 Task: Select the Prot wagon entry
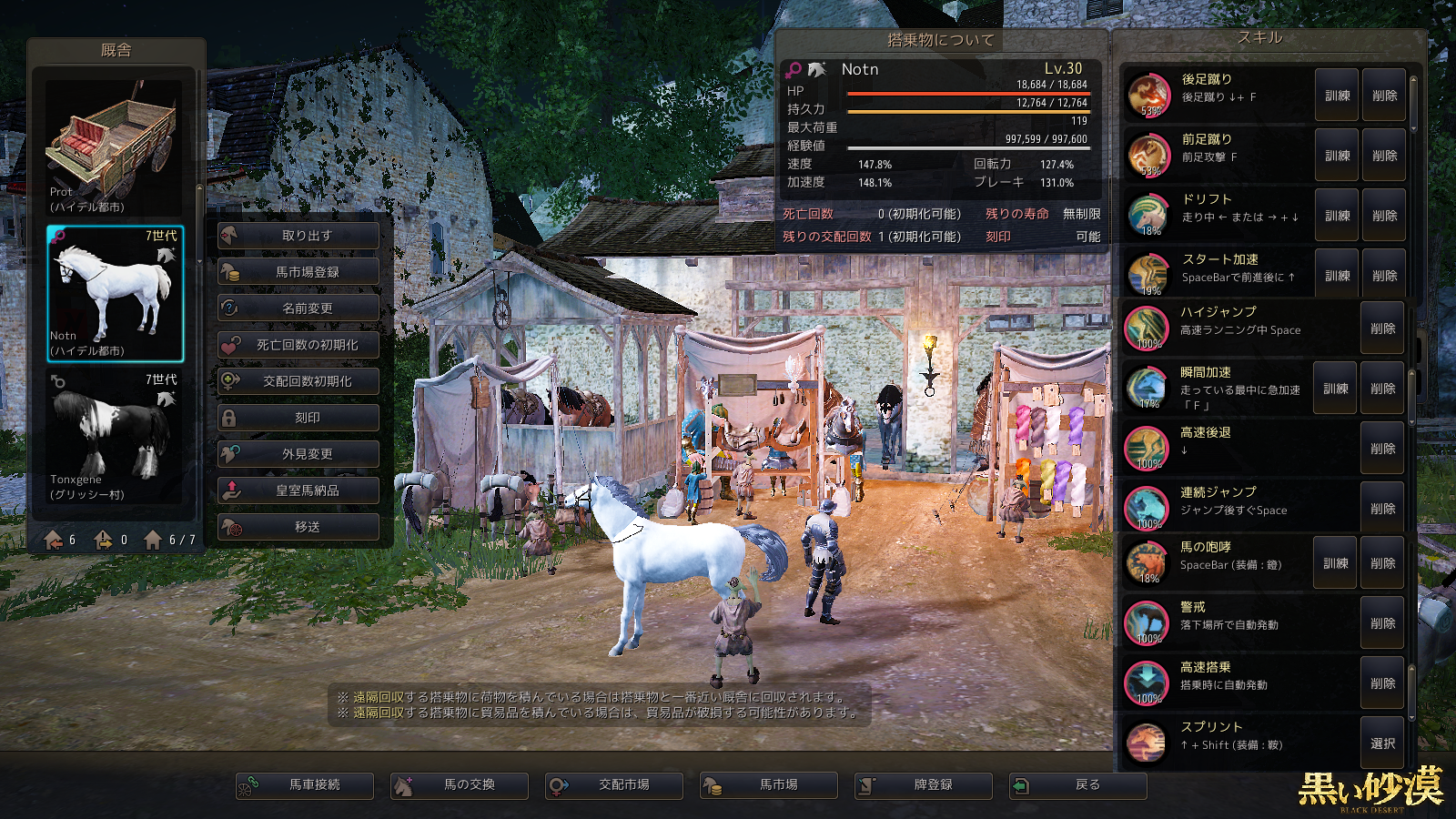(x=116, y=147)
